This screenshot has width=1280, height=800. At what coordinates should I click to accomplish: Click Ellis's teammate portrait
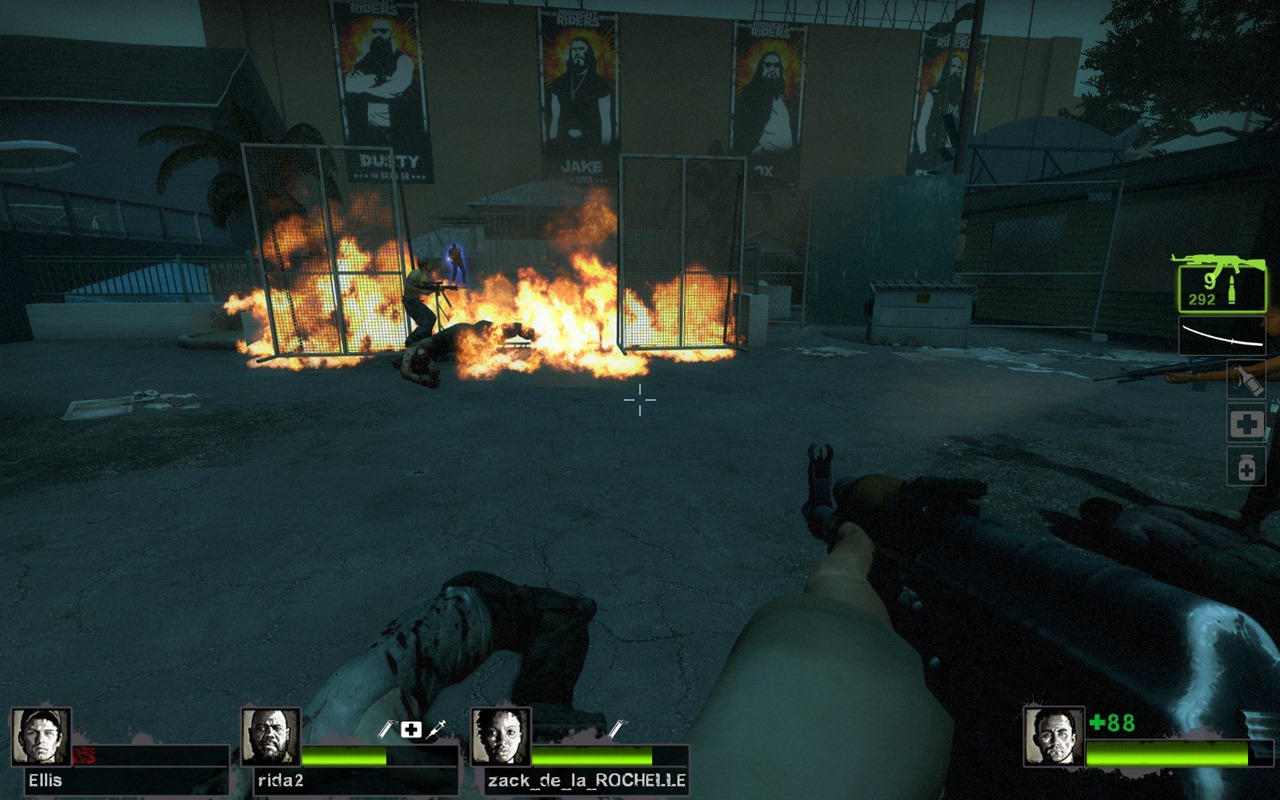(x=41, y=737)
